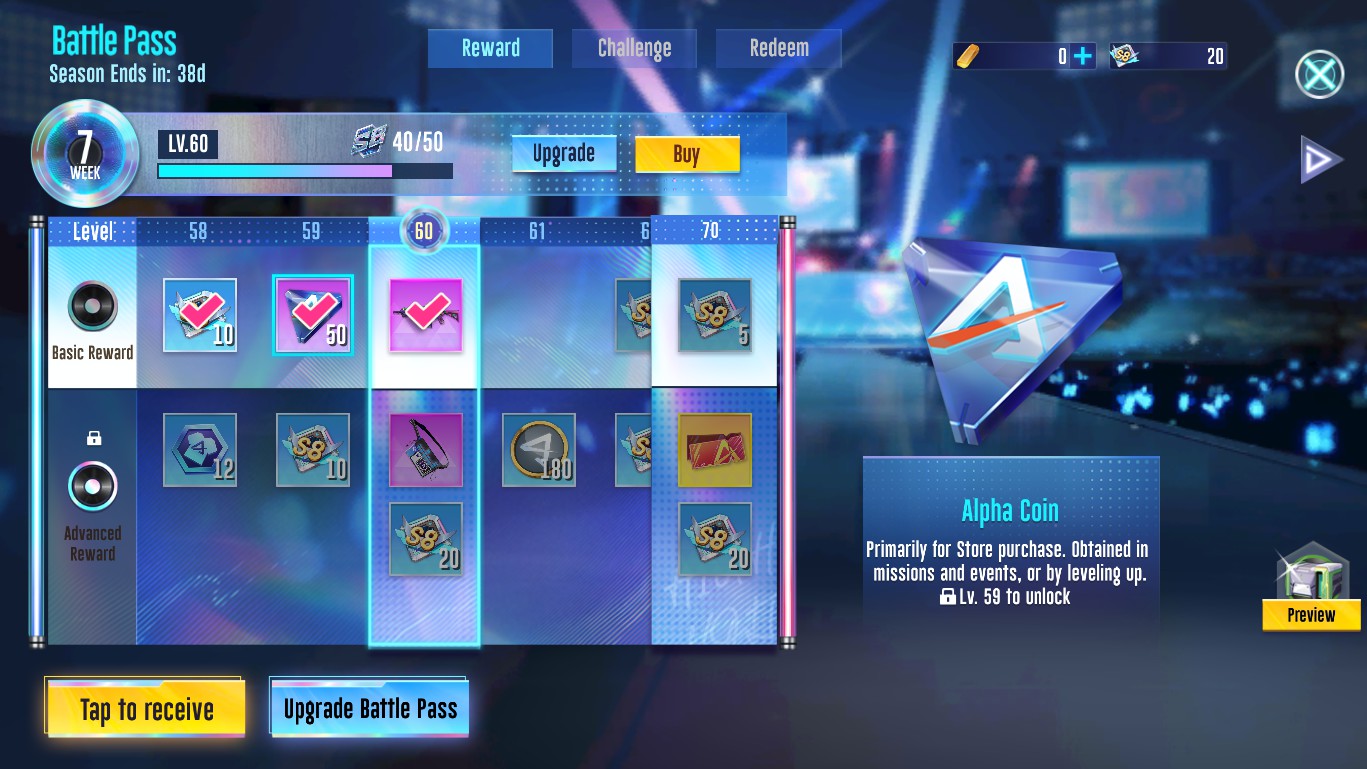1367x769 pixels.
Task: Close the Battle Pass screen
Action: (x=1319, y=73)
